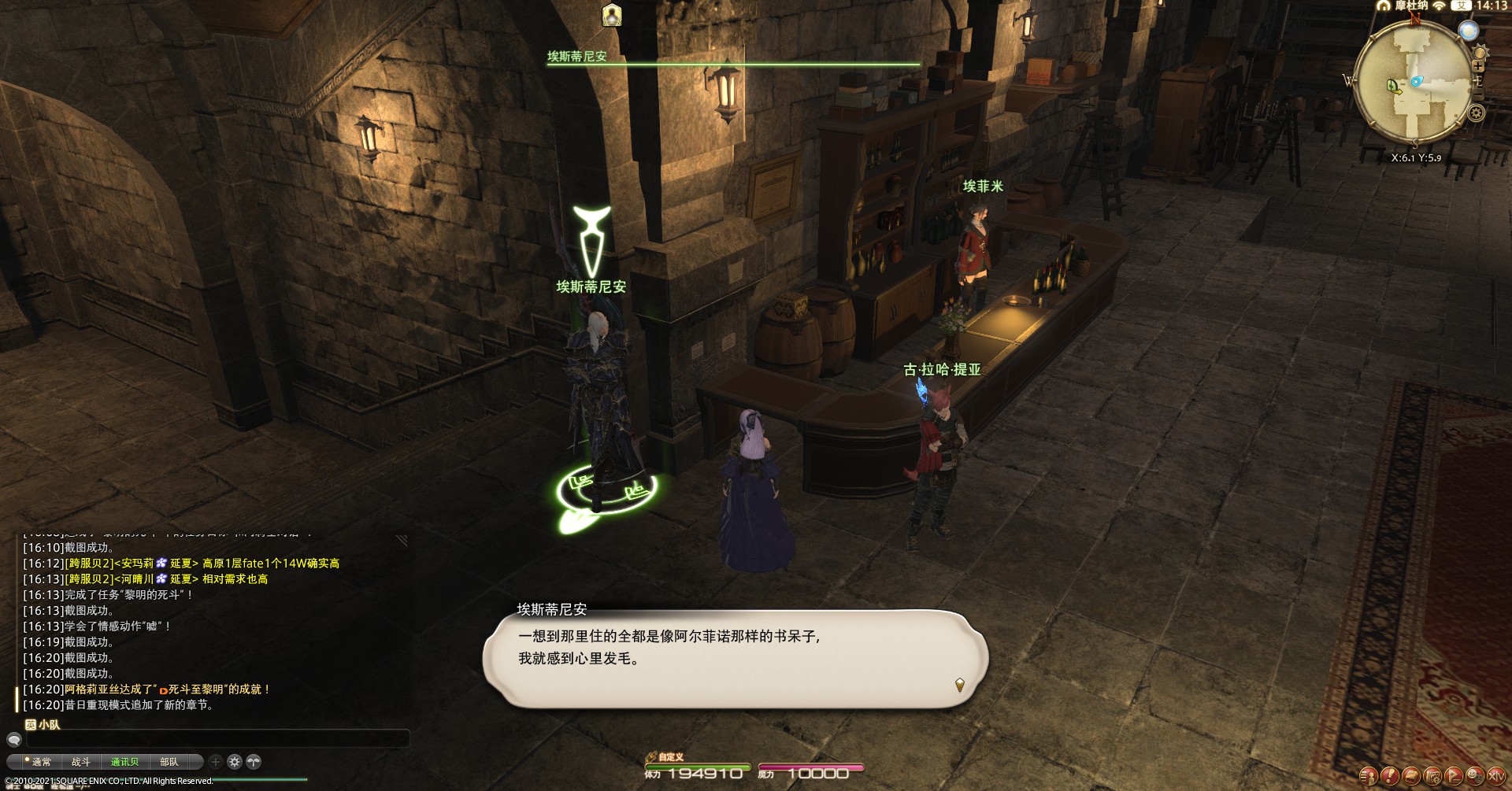Open the smiley faces Social menu

coord(1475,777)
